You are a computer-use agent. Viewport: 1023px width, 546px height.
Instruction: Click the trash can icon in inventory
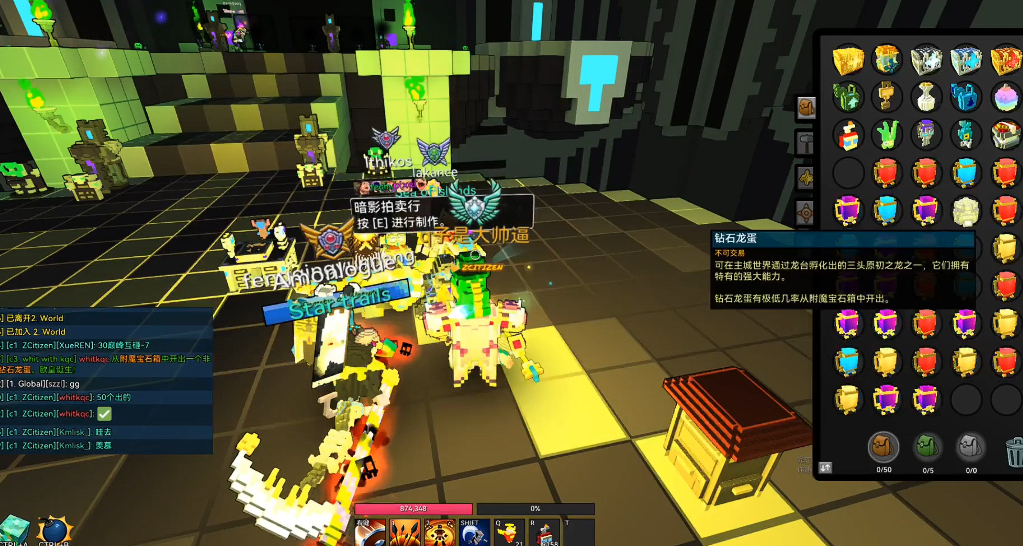coord(1013,447)
